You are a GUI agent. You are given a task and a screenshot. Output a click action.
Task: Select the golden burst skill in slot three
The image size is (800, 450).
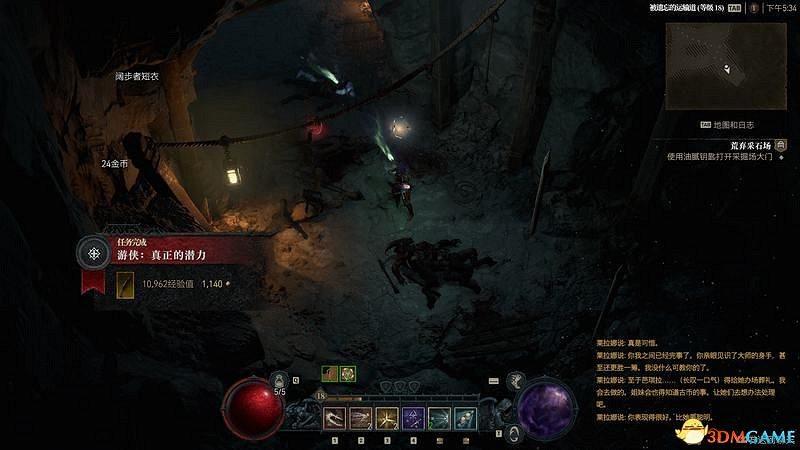tap(387, 418)
